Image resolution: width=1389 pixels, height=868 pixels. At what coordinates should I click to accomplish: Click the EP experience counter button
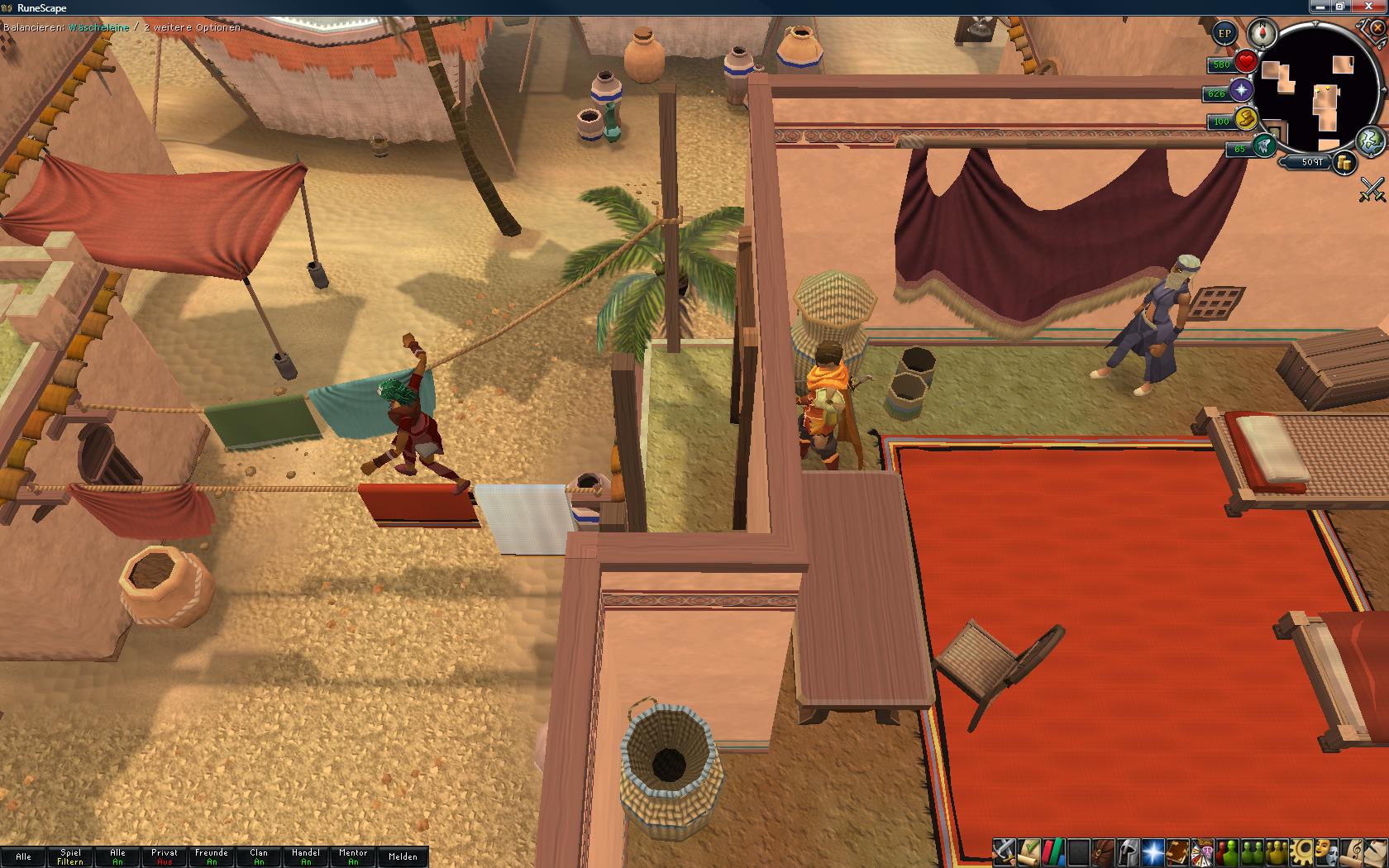[x=1224, y=34]
